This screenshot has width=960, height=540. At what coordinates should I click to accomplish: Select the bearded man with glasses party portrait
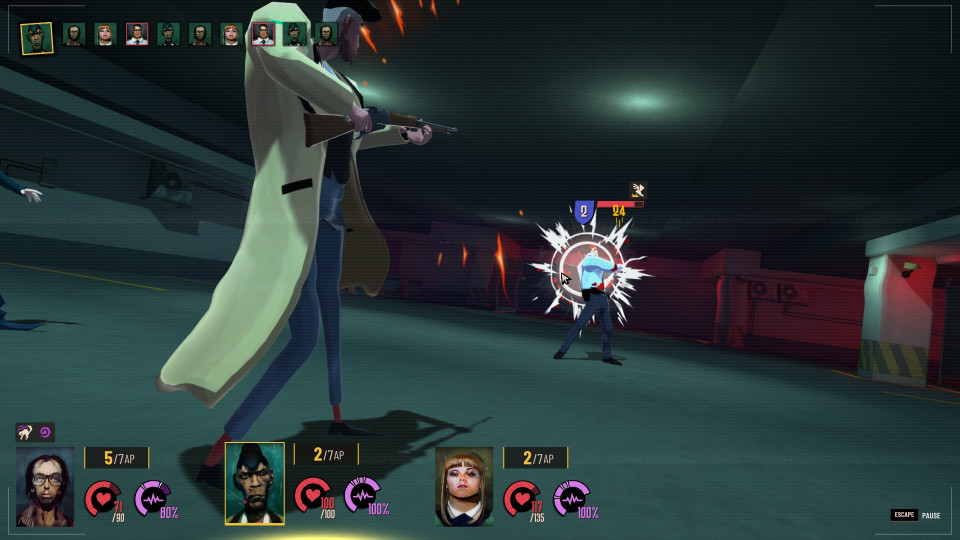(x=45, y=486)
